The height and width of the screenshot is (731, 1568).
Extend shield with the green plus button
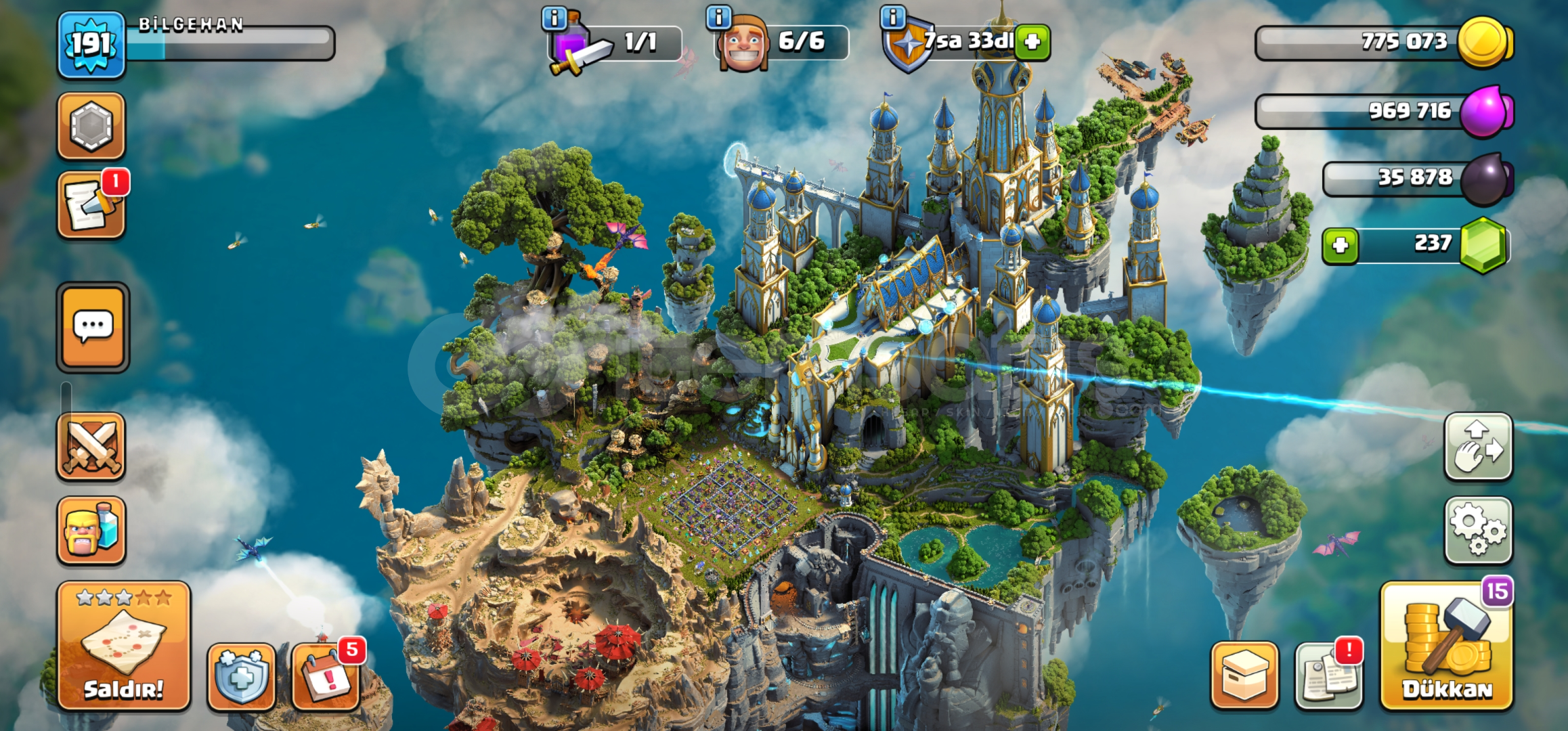click(x=1032, y=42)
